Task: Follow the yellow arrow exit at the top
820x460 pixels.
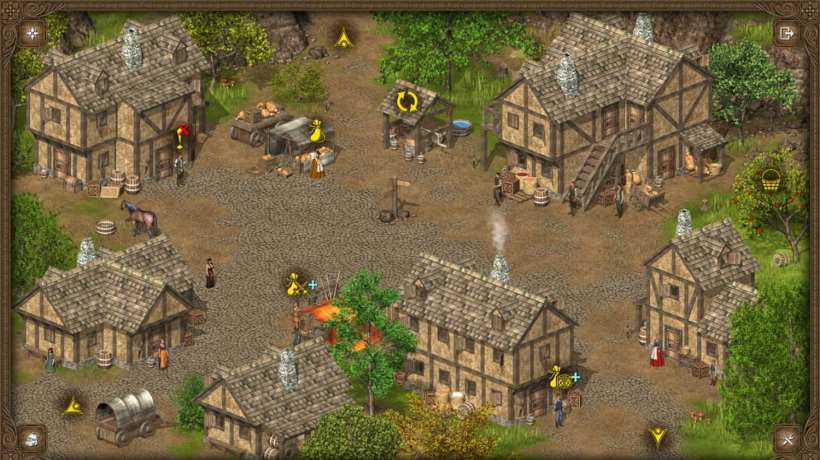Action: (x=344, y=38)
